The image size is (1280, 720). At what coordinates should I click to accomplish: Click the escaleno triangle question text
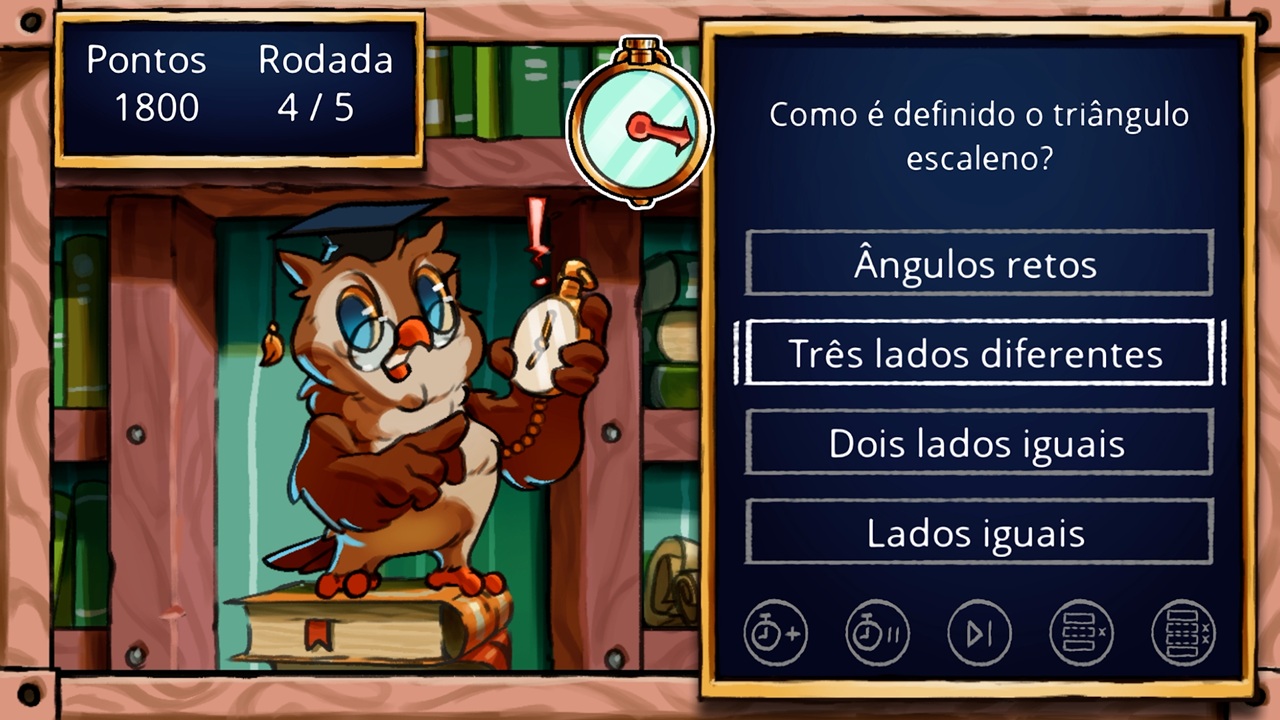click(978, 134)
